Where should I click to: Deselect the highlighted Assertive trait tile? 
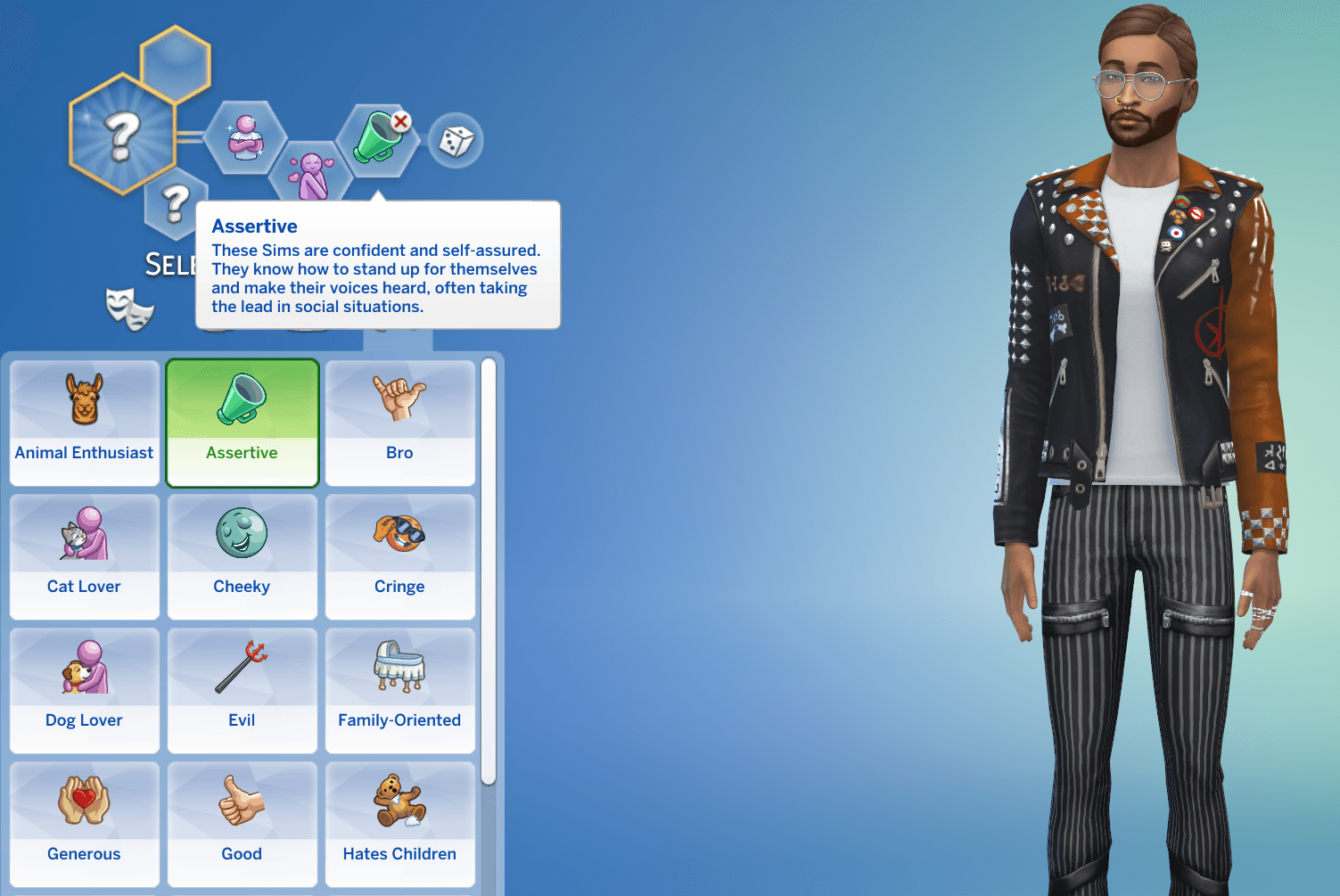tap(242, 423)
